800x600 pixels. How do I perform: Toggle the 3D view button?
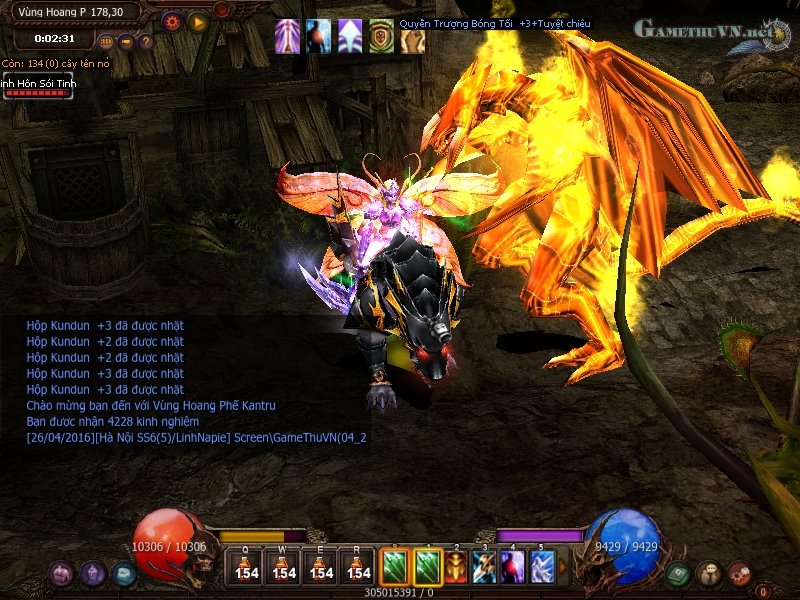click(107, 41)
